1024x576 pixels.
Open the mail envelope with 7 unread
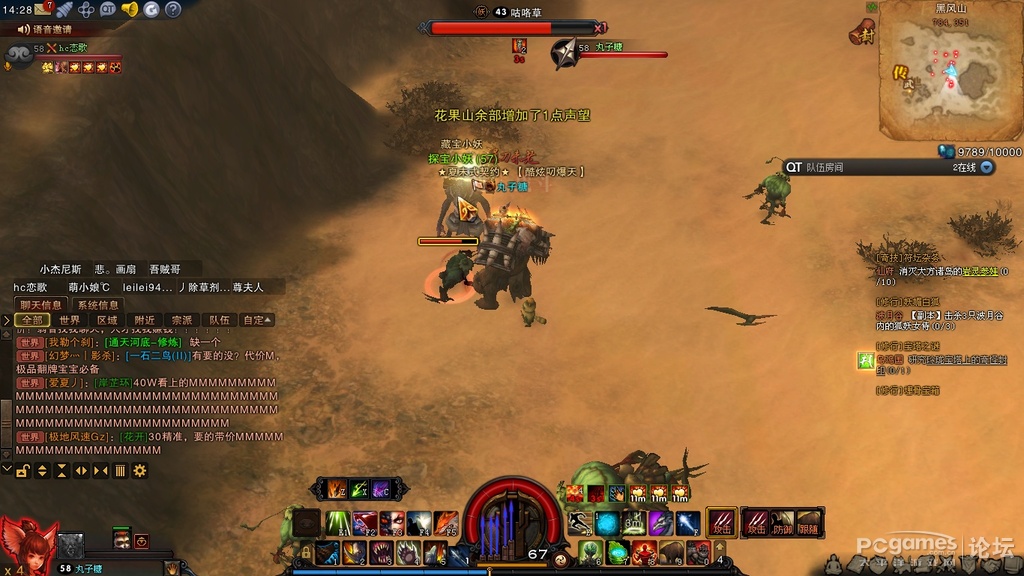tap(43, 9)
